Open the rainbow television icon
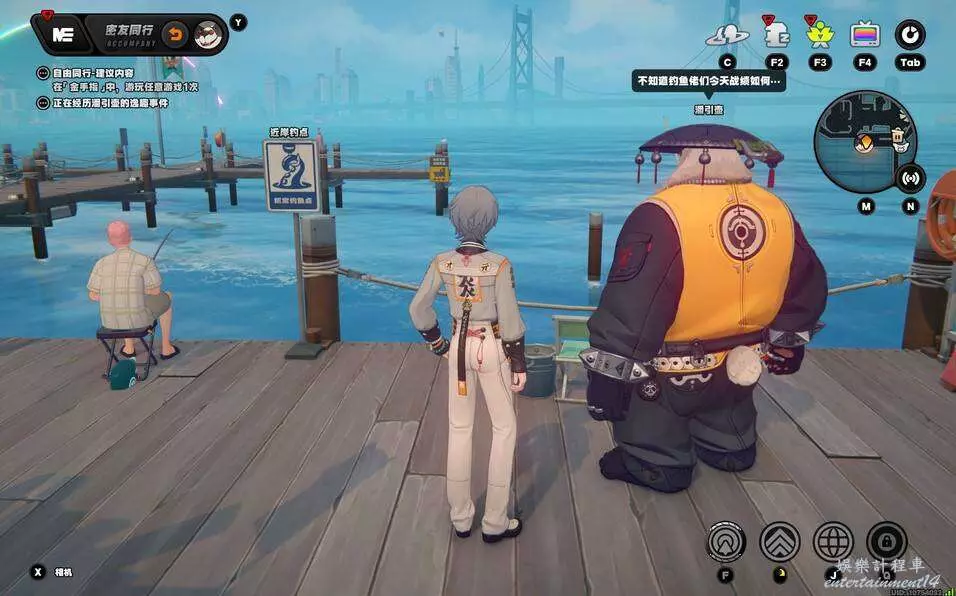The image size is (956, 596). 865,35
